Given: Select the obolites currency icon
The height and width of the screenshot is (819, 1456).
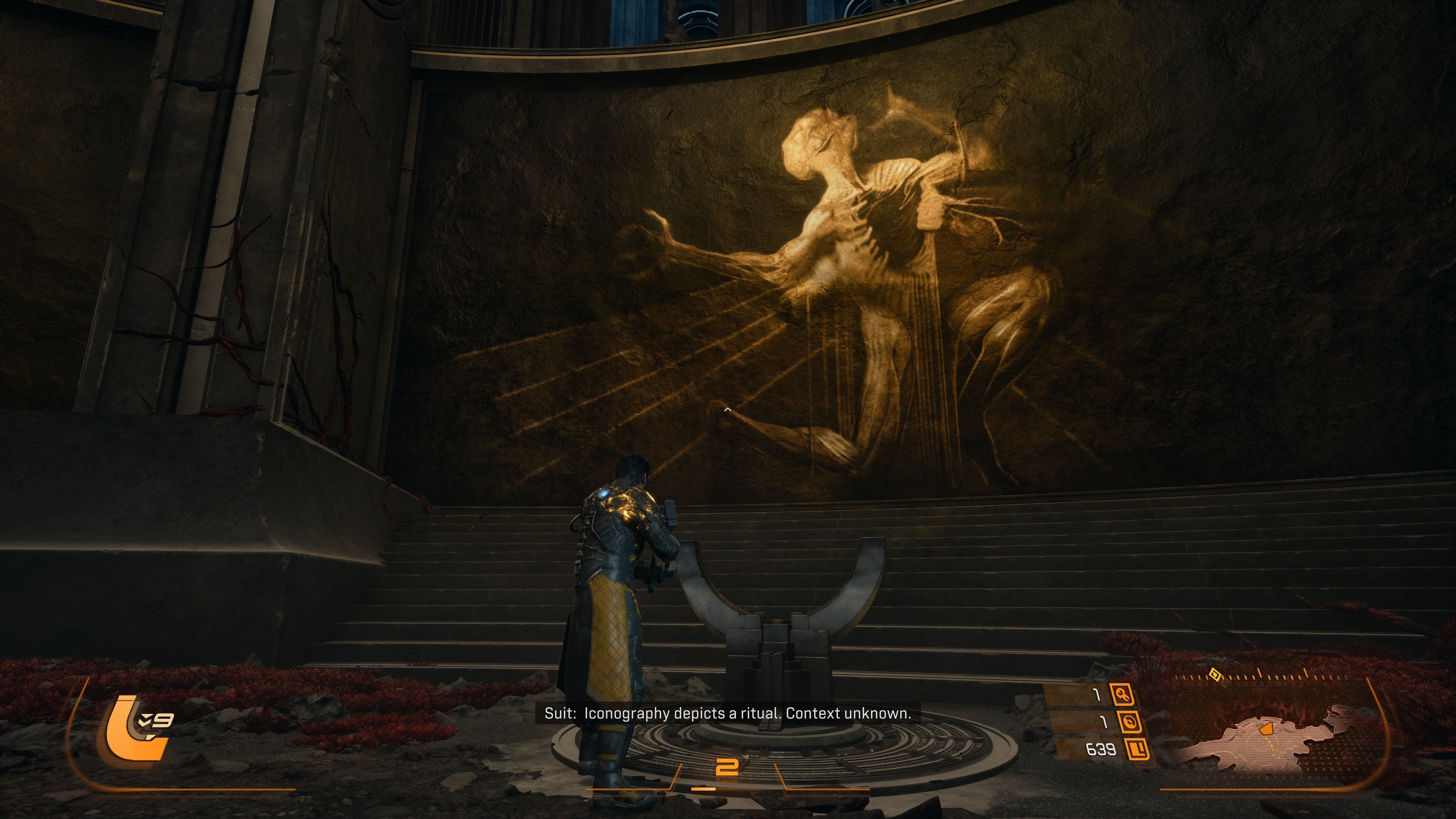Looking at the screenshot, I should [1137, 750].
